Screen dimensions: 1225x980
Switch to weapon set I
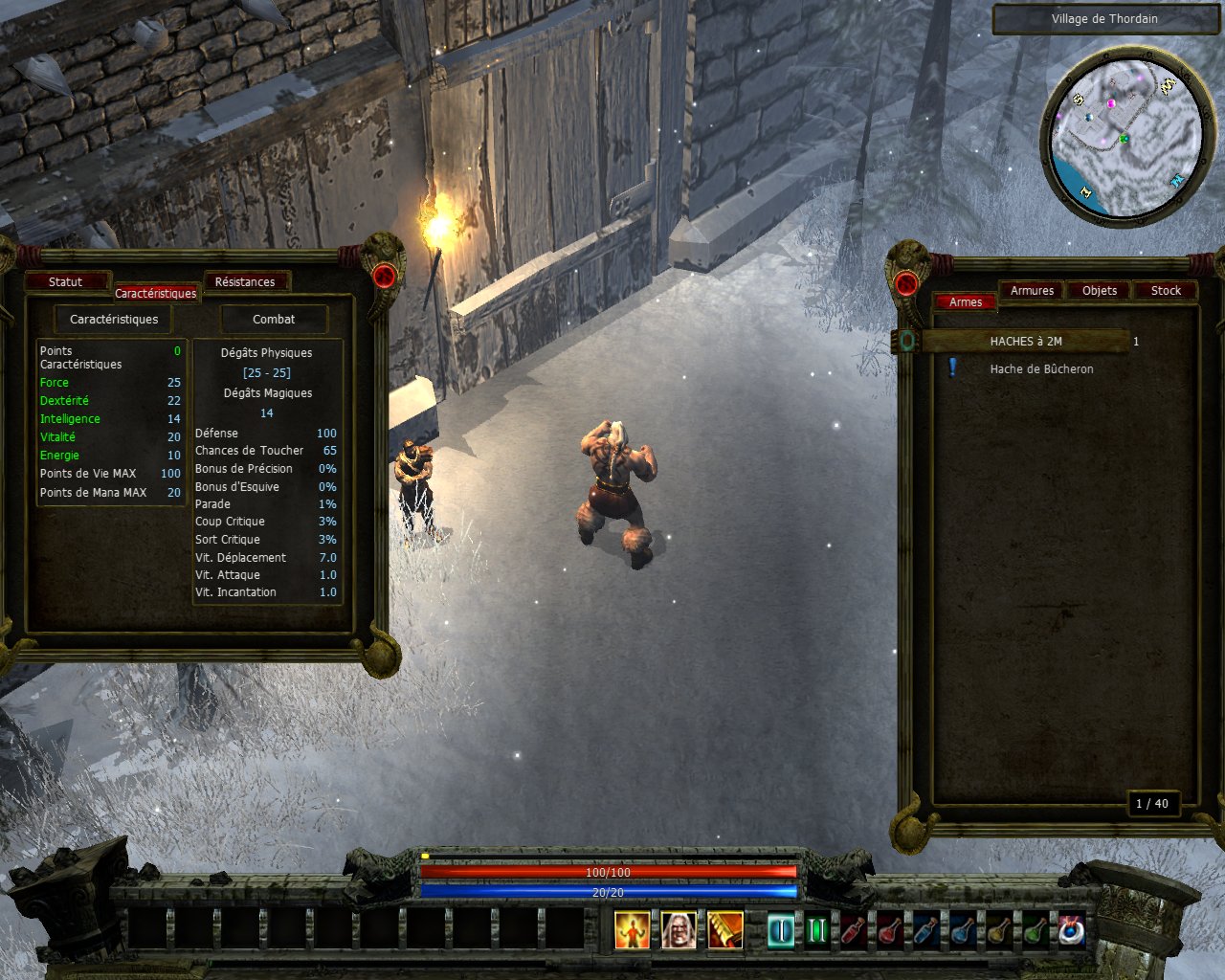781,930
